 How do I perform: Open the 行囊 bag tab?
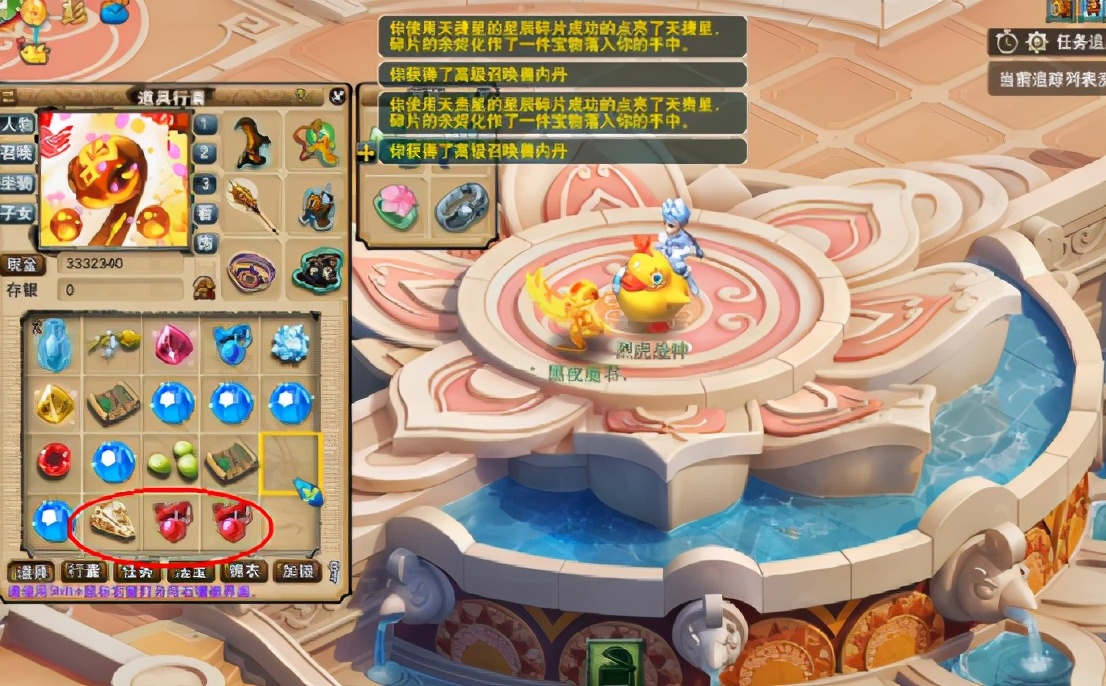tap(85, 572)
